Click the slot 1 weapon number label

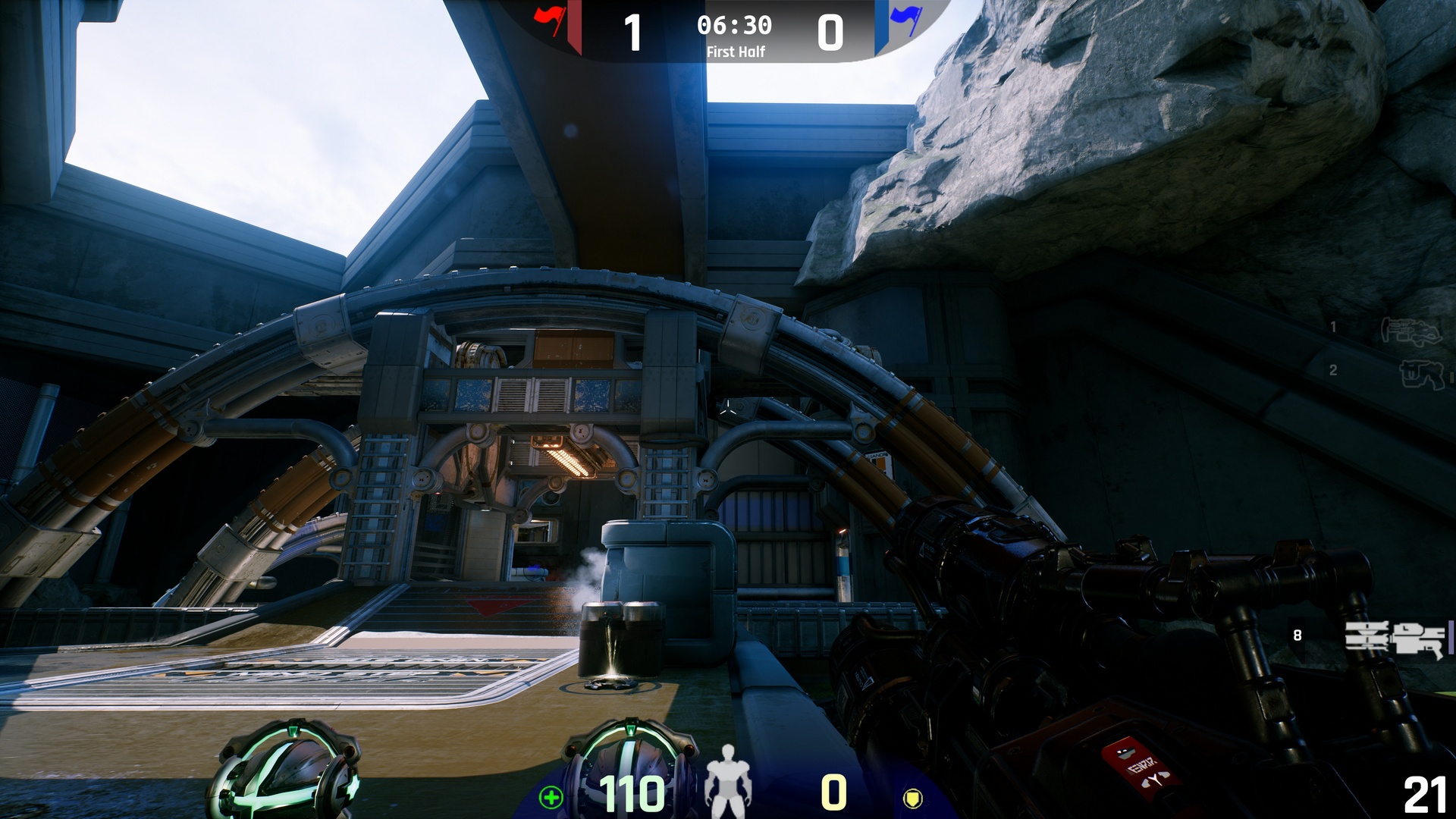1335,328
